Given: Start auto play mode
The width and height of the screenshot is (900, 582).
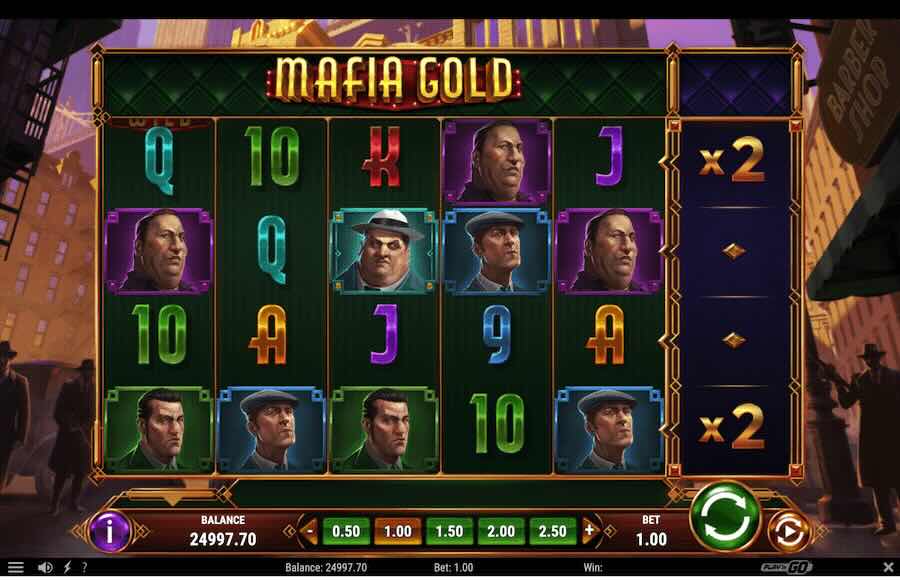Looking at the screenshot, I should pyautogui.click(x=788, y=531).
